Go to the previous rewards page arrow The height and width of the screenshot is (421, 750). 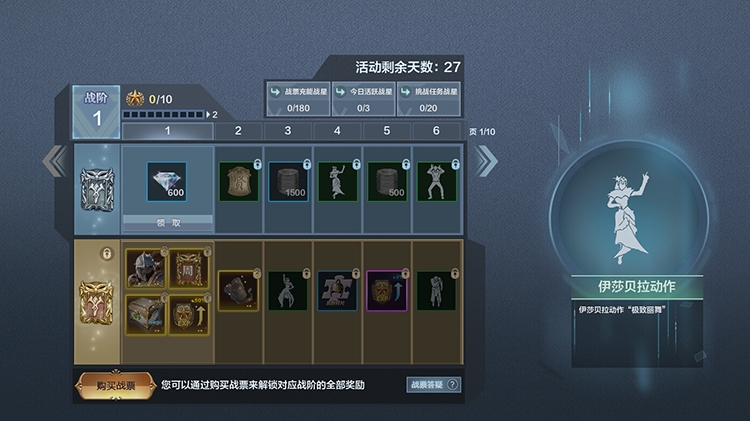click(50, 160)
